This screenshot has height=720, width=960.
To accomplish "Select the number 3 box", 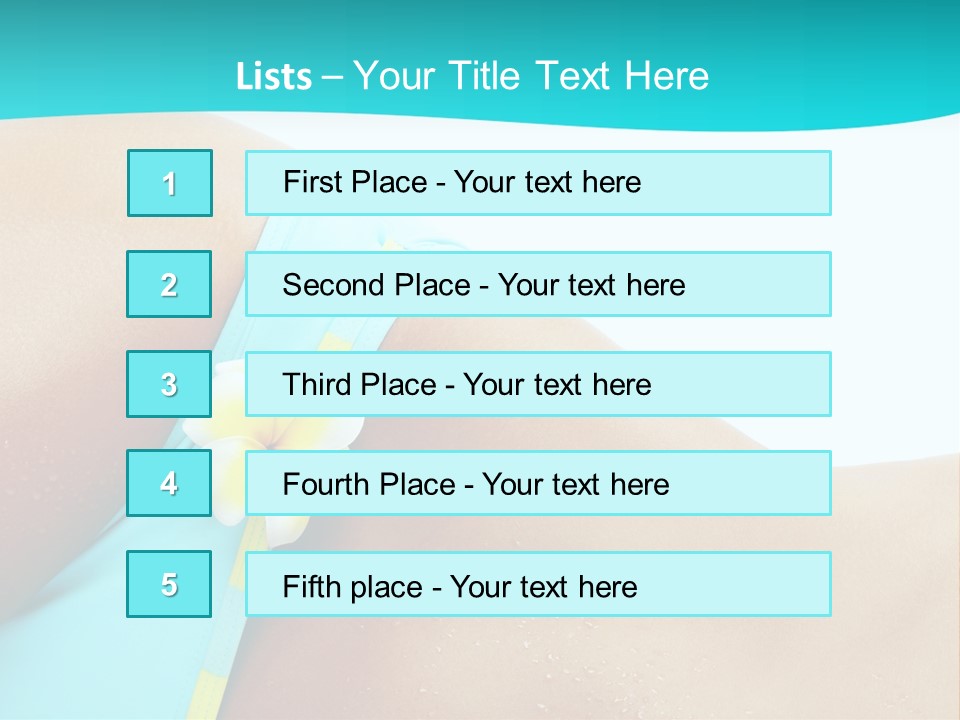I will [x=170, y=384].
